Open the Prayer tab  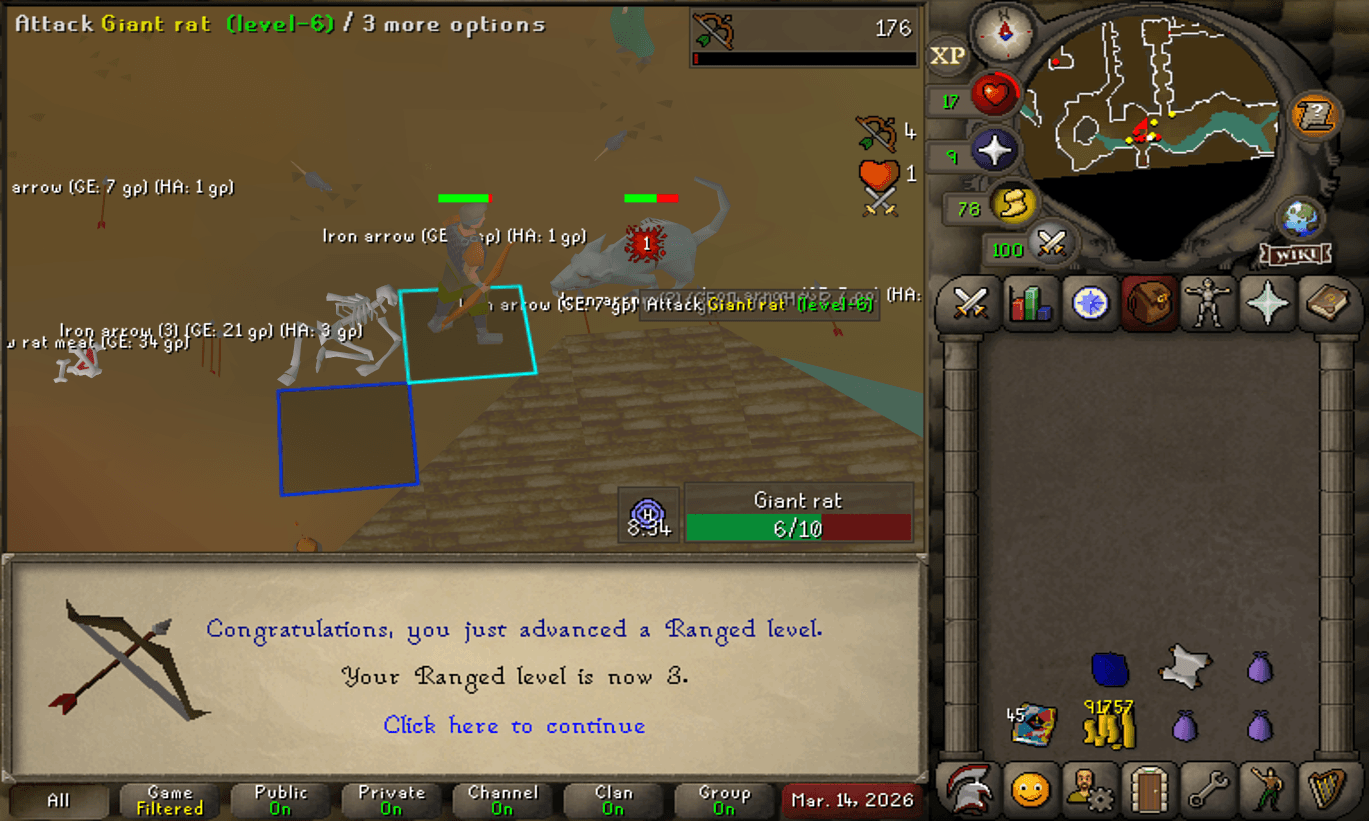1268,305
